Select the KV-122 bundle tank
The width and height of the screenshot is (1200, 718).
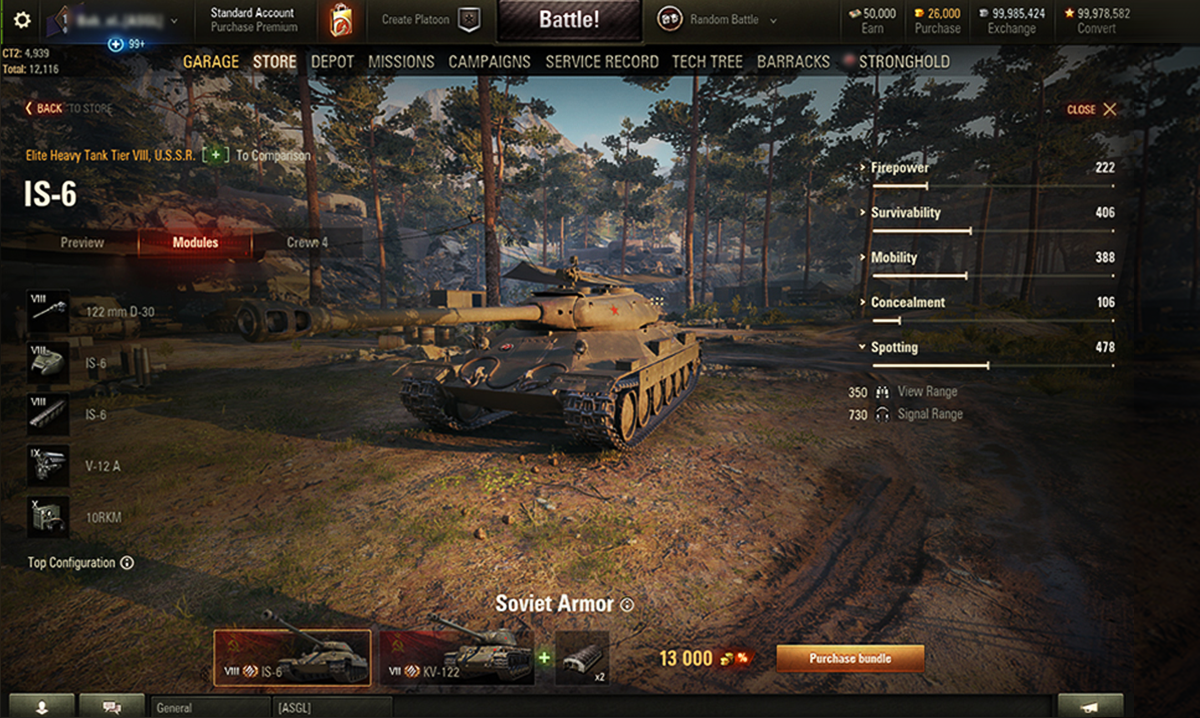(456, 658)
